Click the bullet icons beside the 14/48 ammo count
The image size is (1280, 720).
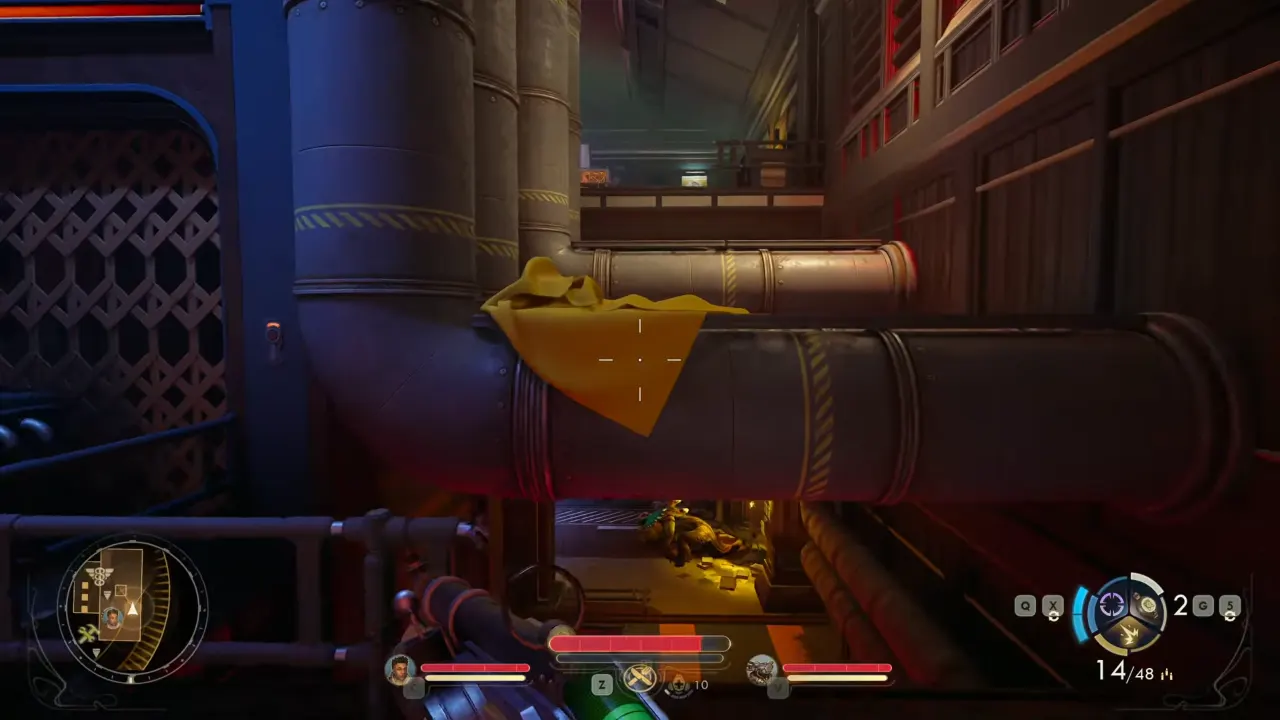pyautogui.click(x=1167, y=674)
